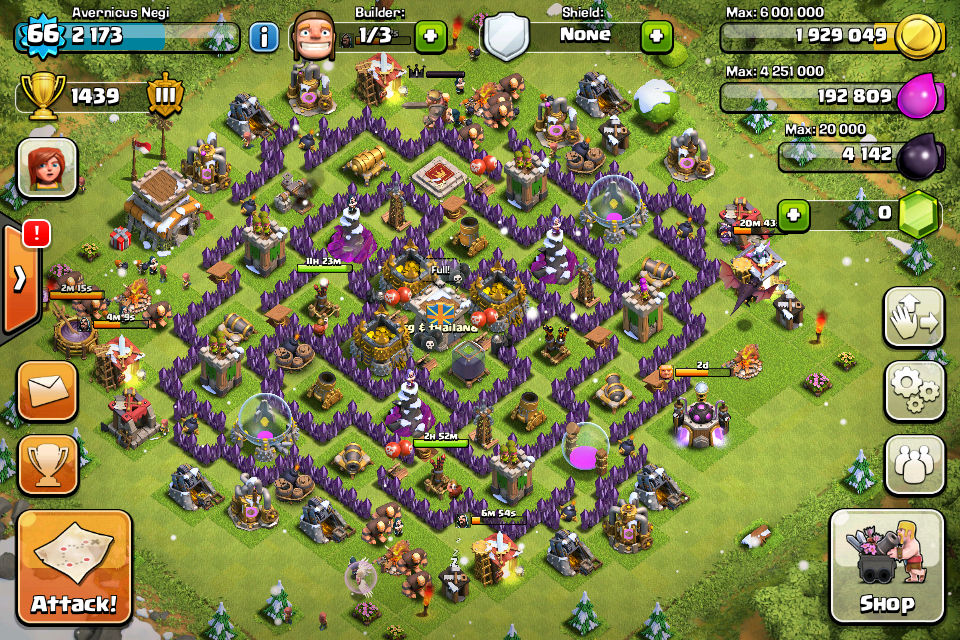Open the Shop
Screen dimensions: 960x640
[886, 568]
